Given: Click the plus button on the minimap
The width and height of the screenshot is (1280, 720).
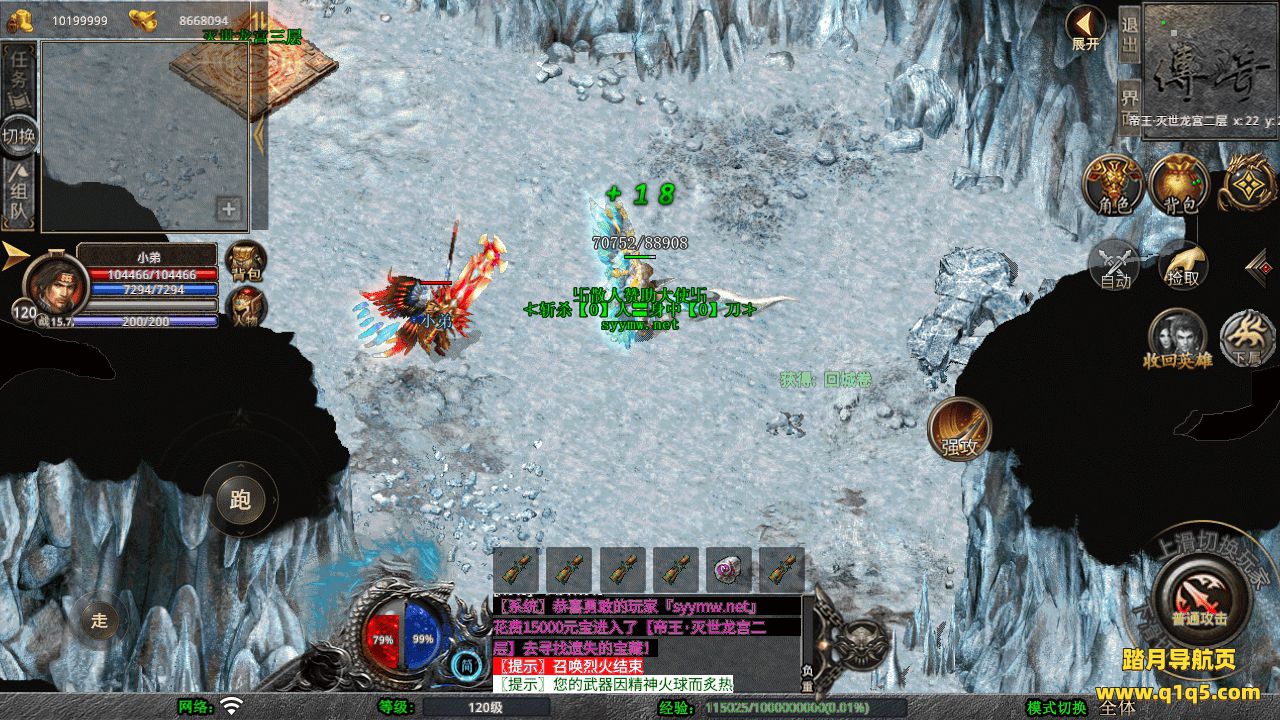Looking at the screenshot, I should (x=229, y=209).
